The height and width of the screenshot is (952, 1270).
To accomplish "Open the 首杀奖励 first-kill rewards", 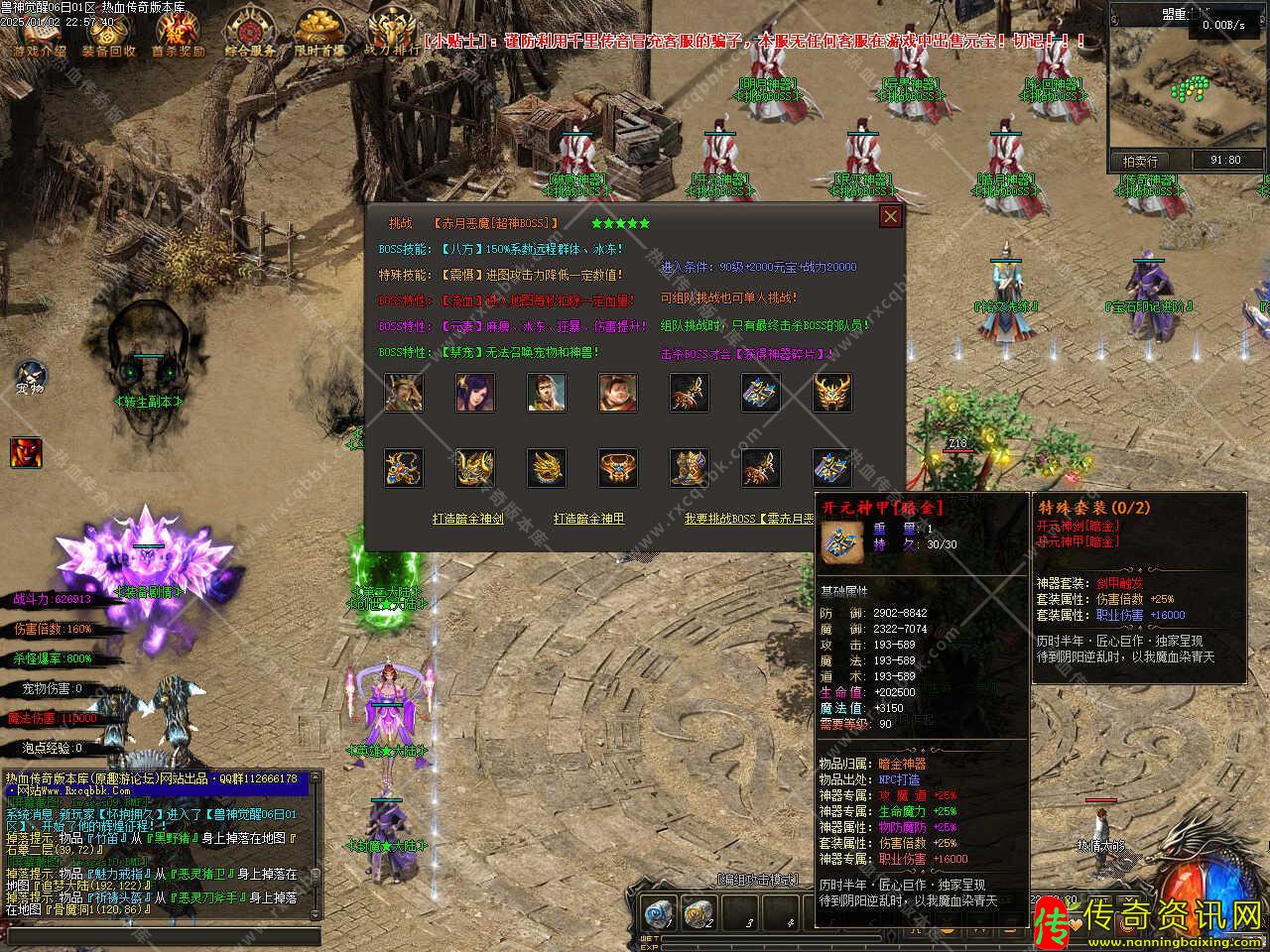I will (x=179, y=36).
